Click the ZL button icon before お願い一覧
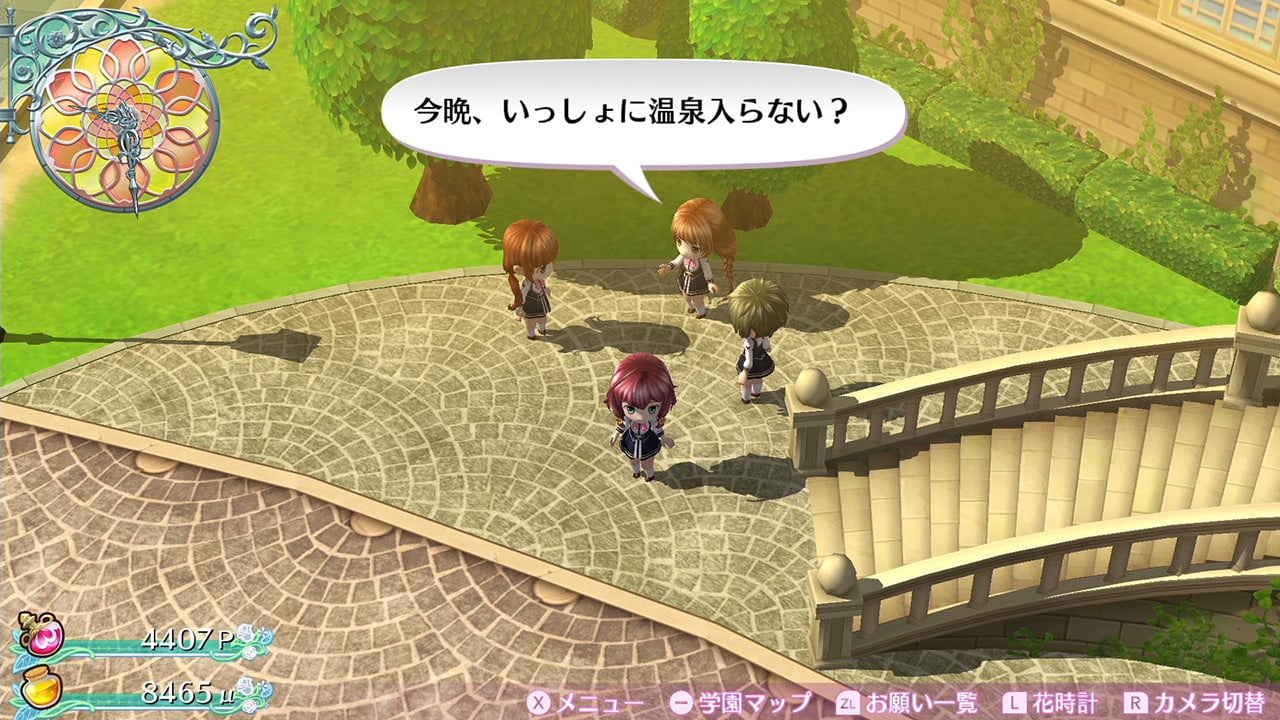The height and width of the screenshot is (720, 1280). tap(848, 702)
